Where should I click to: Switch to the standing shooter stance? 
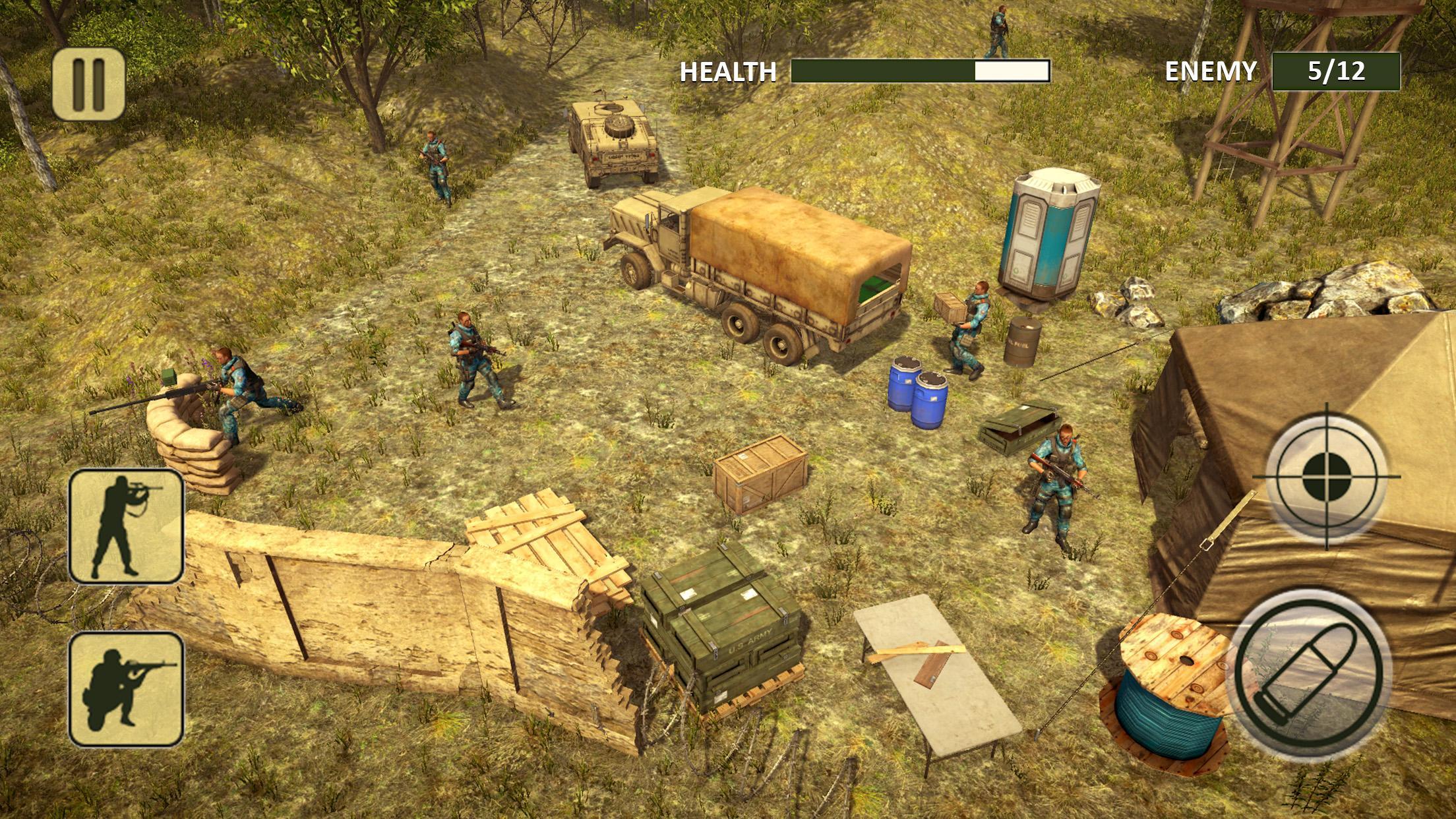tap(126, 526)
